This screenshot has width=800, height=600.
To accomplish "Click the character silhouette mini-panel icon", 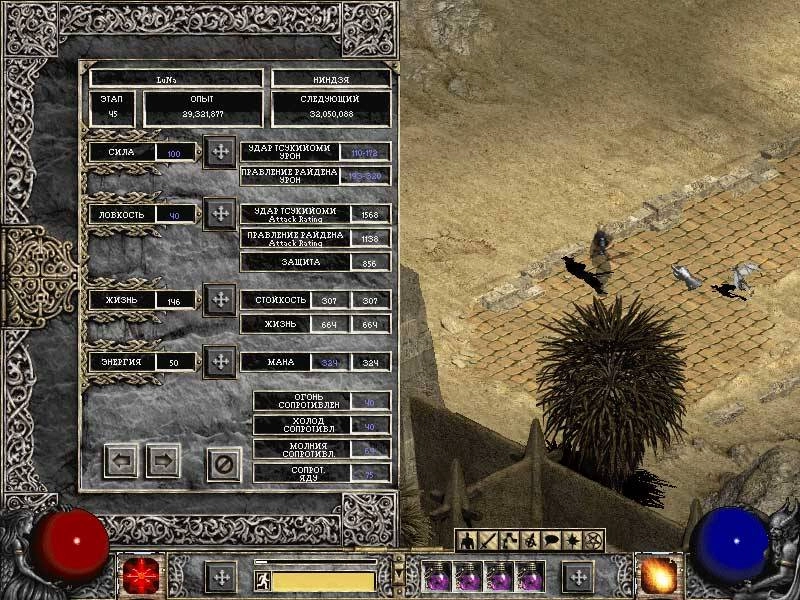I will tap(466, 540).
